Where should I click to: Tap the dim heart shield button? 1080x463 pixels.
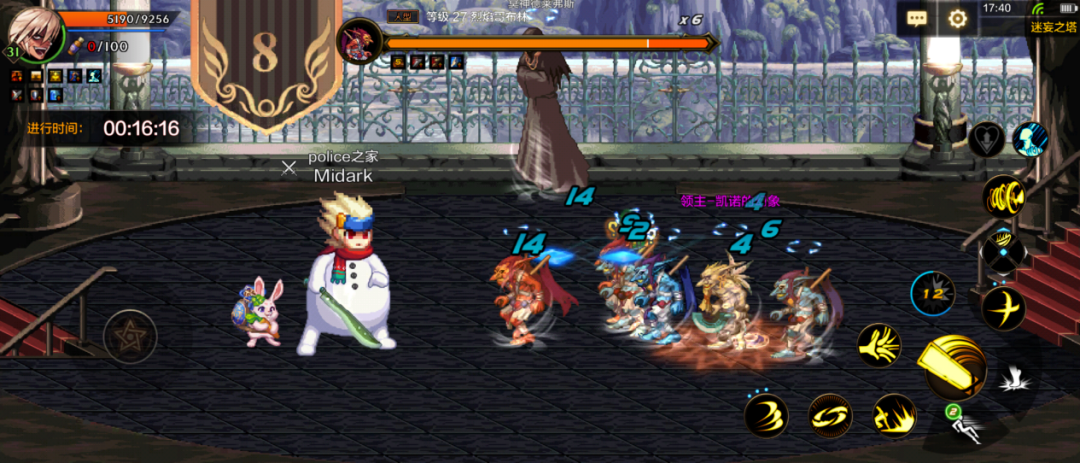[986, 140]
